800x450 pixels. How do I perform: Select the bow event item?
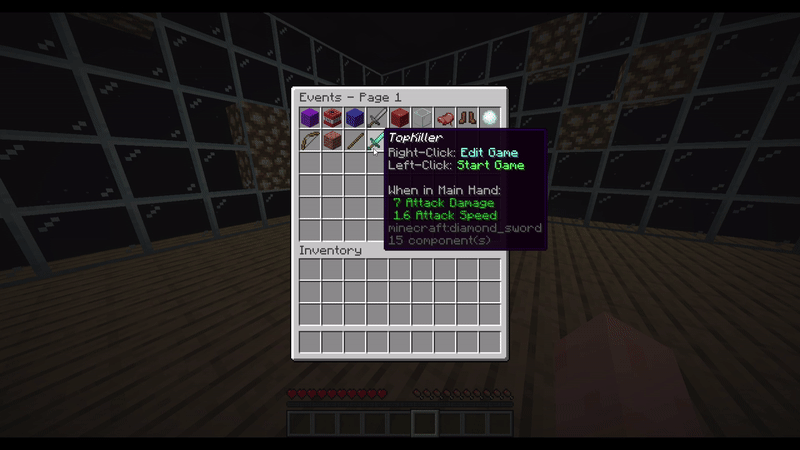[310, 141]
